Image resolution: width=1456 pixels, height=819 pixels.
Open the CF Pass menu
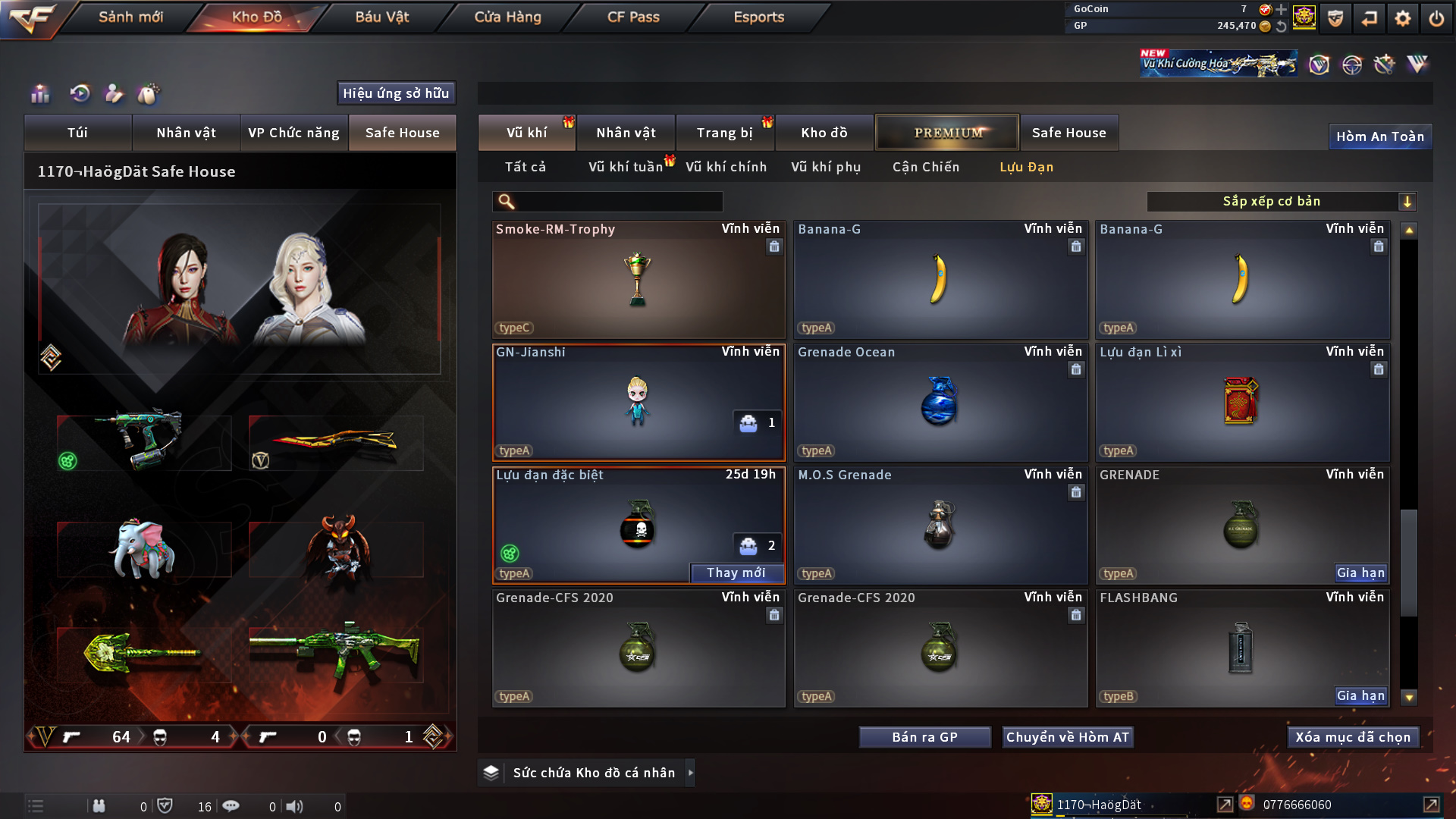(x=633, y=17)
